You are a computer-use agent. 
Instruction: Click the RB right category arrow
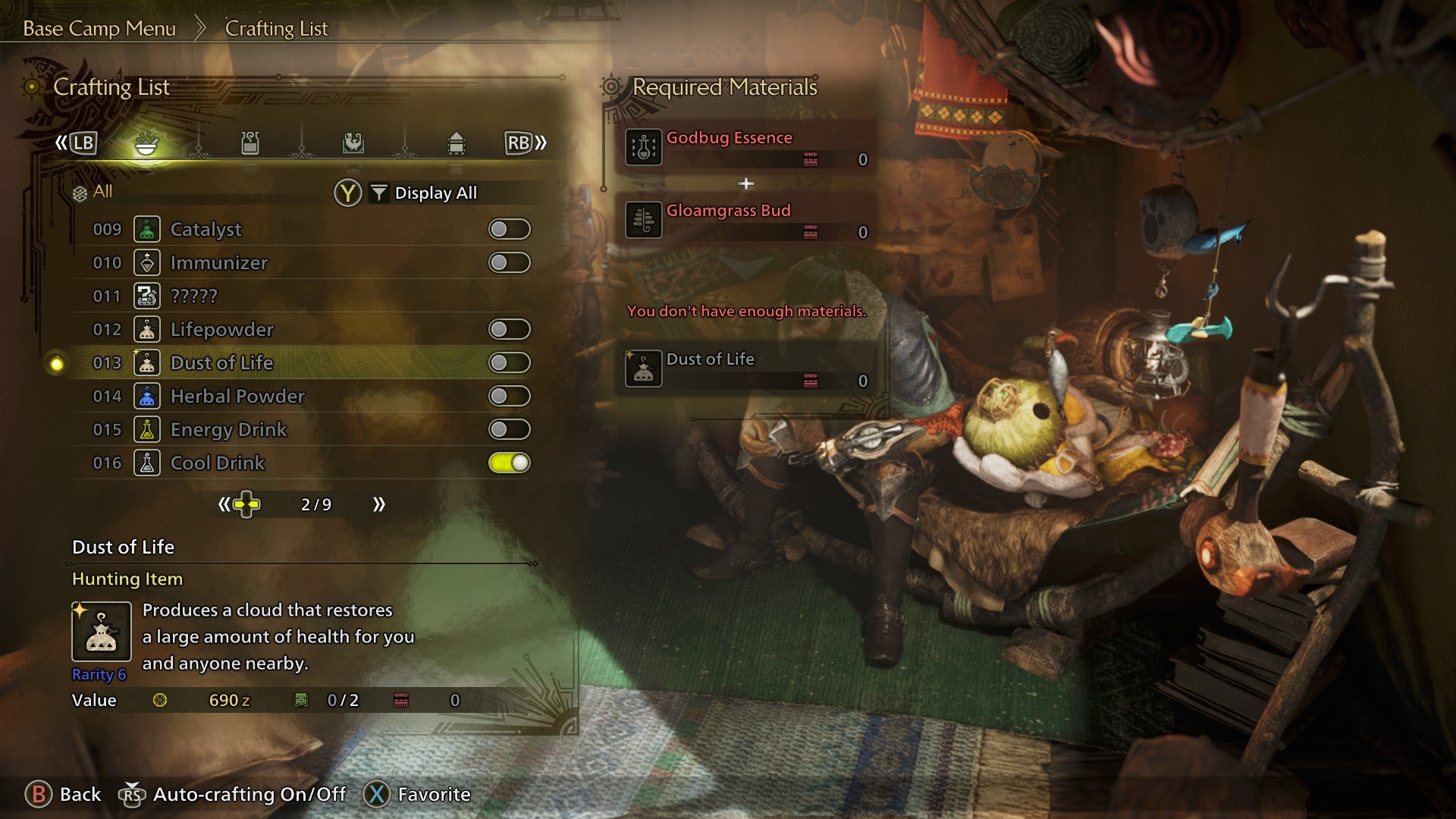519,143
